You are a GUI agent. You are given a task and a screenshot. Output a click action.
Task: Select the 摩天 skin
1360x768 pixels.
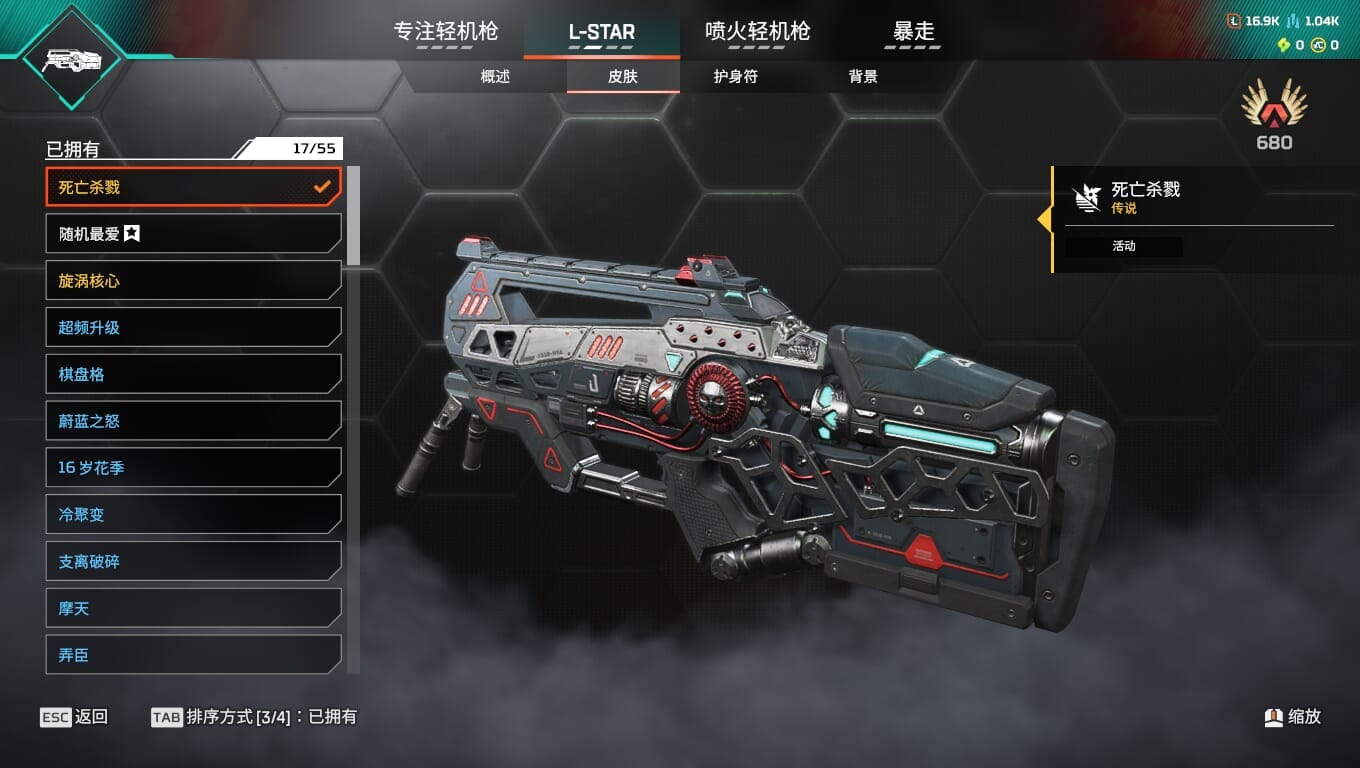[x=193, y=608]
